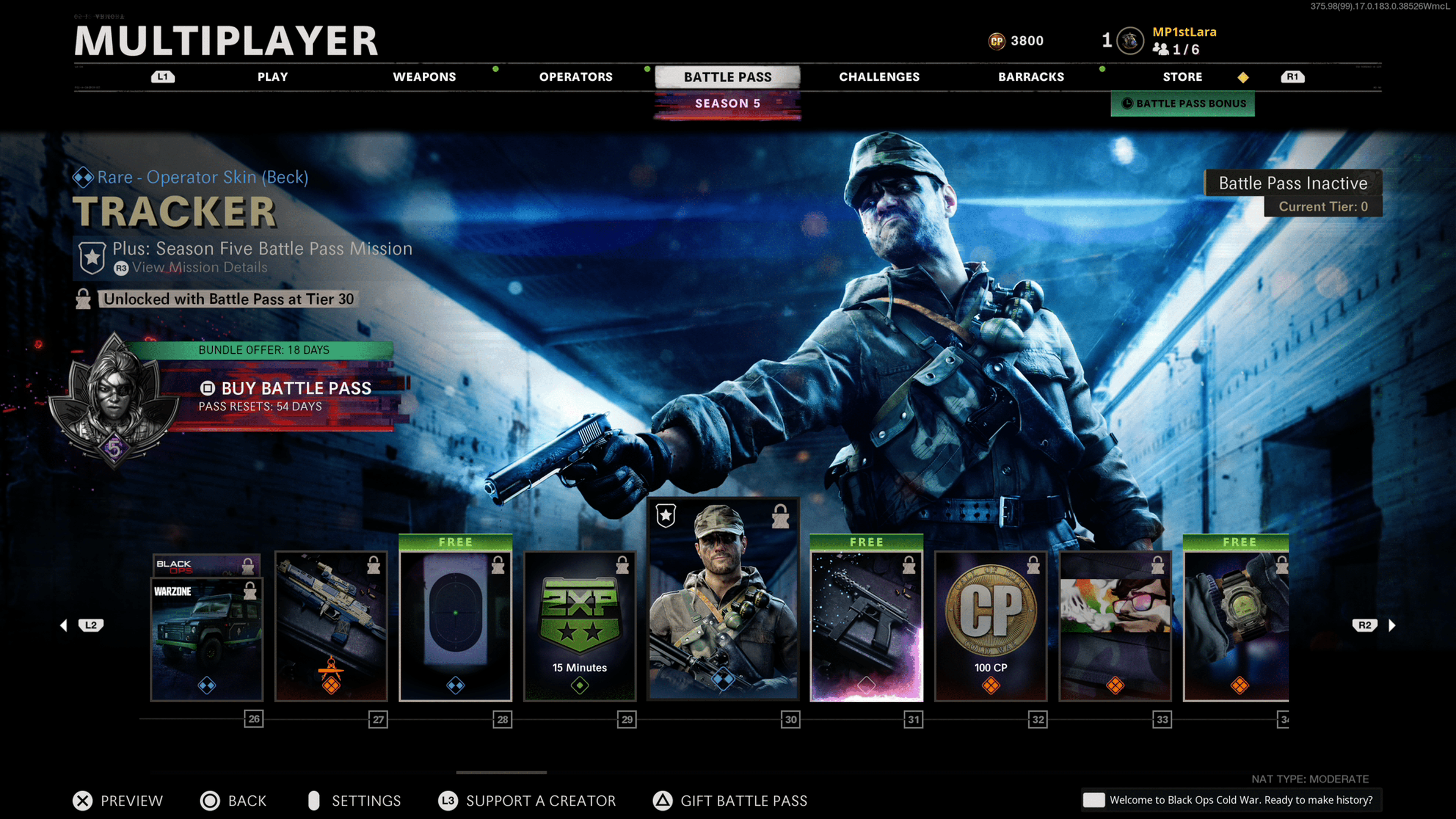Choose the weapon blueprint reward at tier 27
Image resolution: width=1456 pixels, height=819 pixels.
click(331, 626)
